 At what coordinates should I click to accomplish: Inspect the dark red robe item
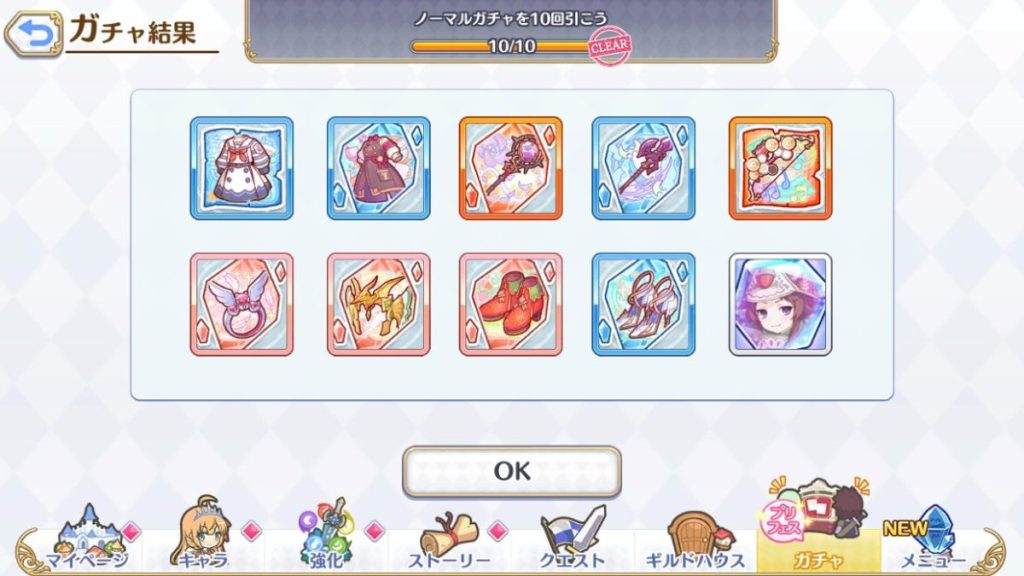pyautogui.click(x=378, y=168)
